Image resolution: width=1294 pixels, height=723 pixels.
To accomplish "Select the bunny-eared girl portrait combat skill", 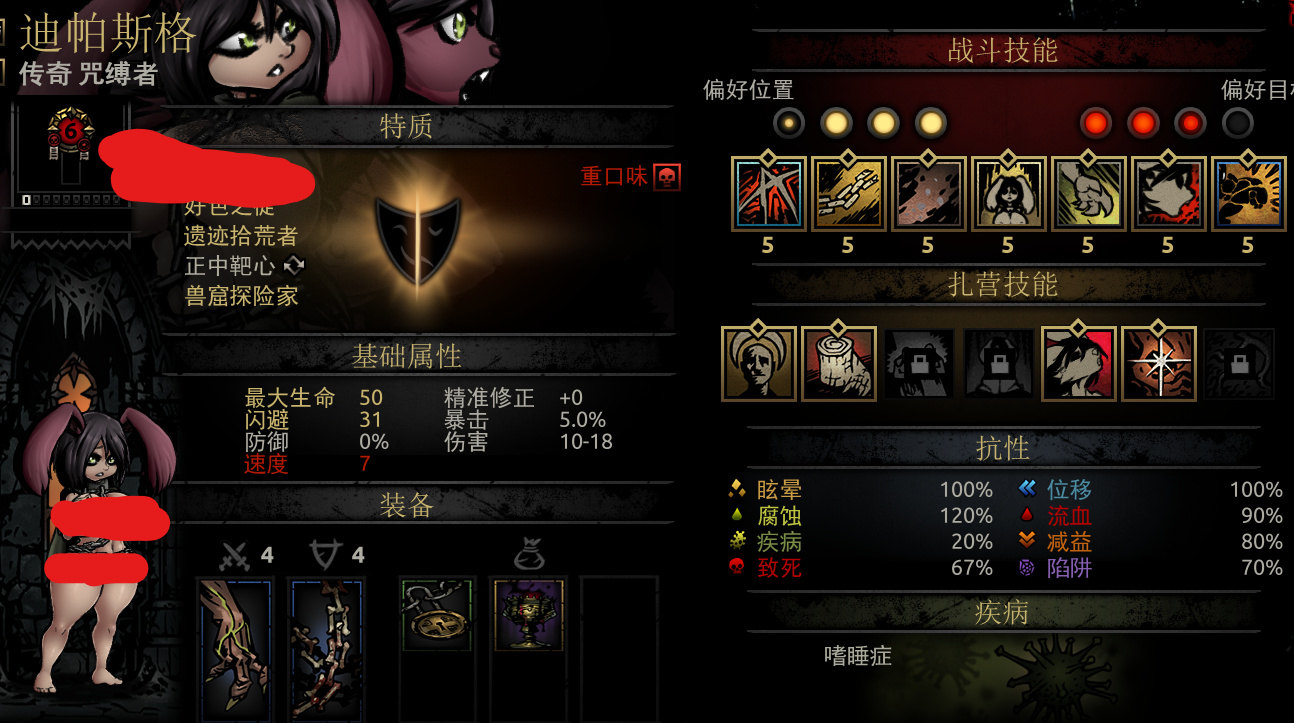I will pos(1008,194).
